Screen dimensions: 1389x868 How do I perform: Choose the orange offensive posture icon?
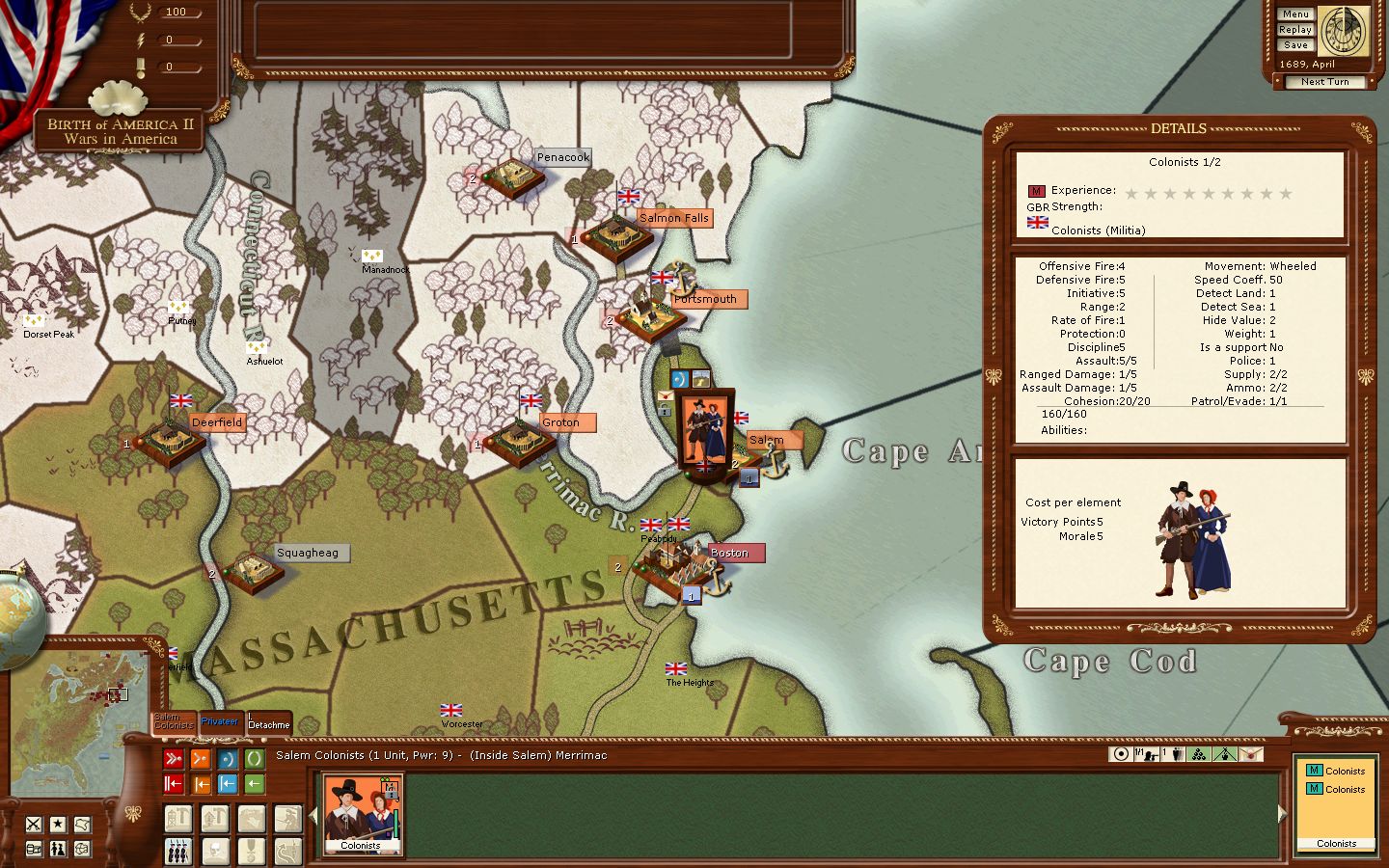(201, 759)
